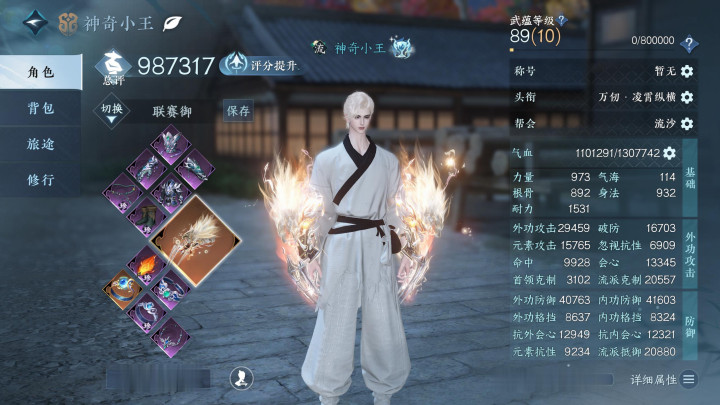
Task: Select the flame orb equipment slot
Action: 147,266
